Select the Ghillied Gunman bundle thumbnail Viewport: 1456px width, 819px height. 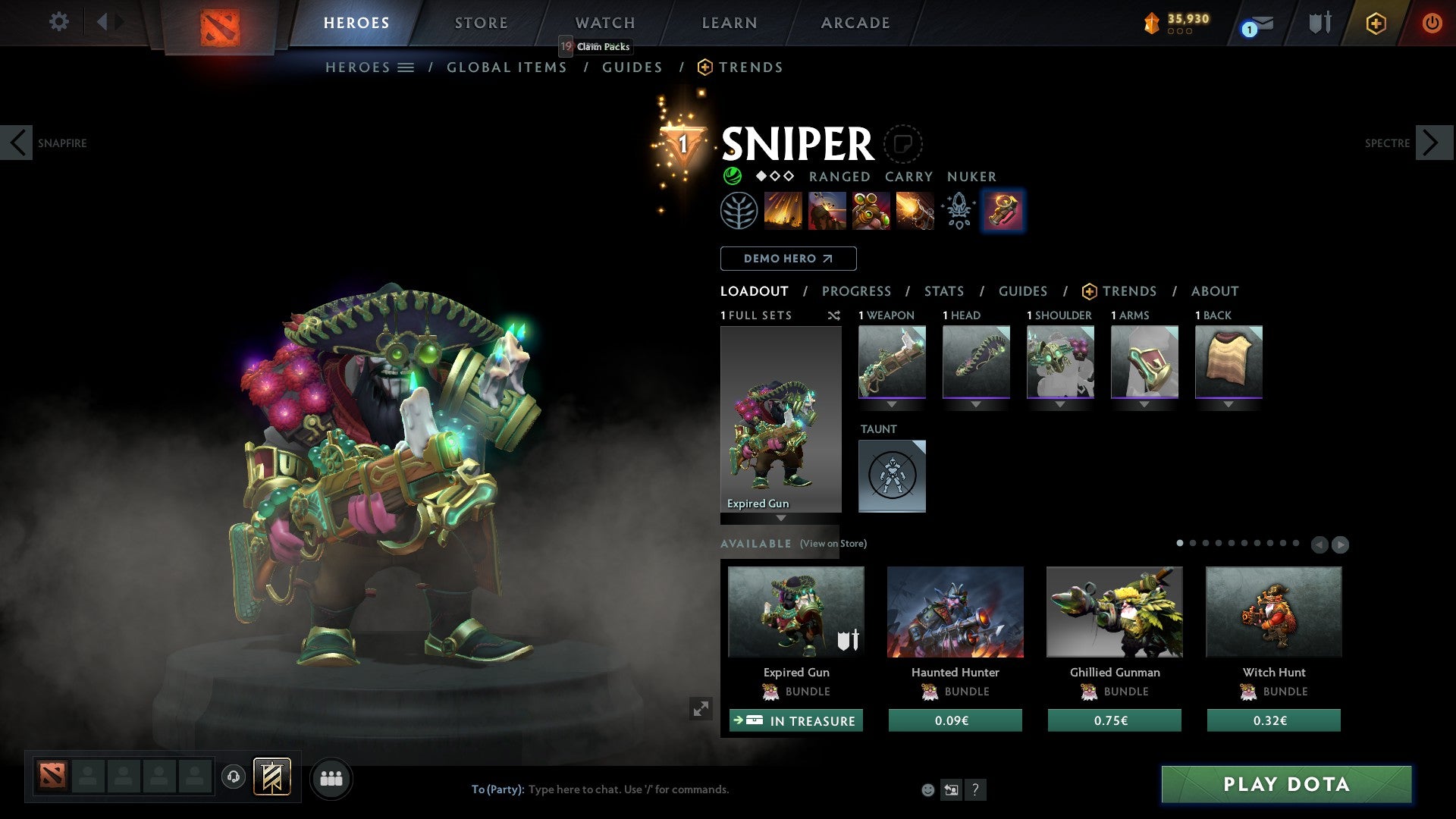pos(1114,612)
